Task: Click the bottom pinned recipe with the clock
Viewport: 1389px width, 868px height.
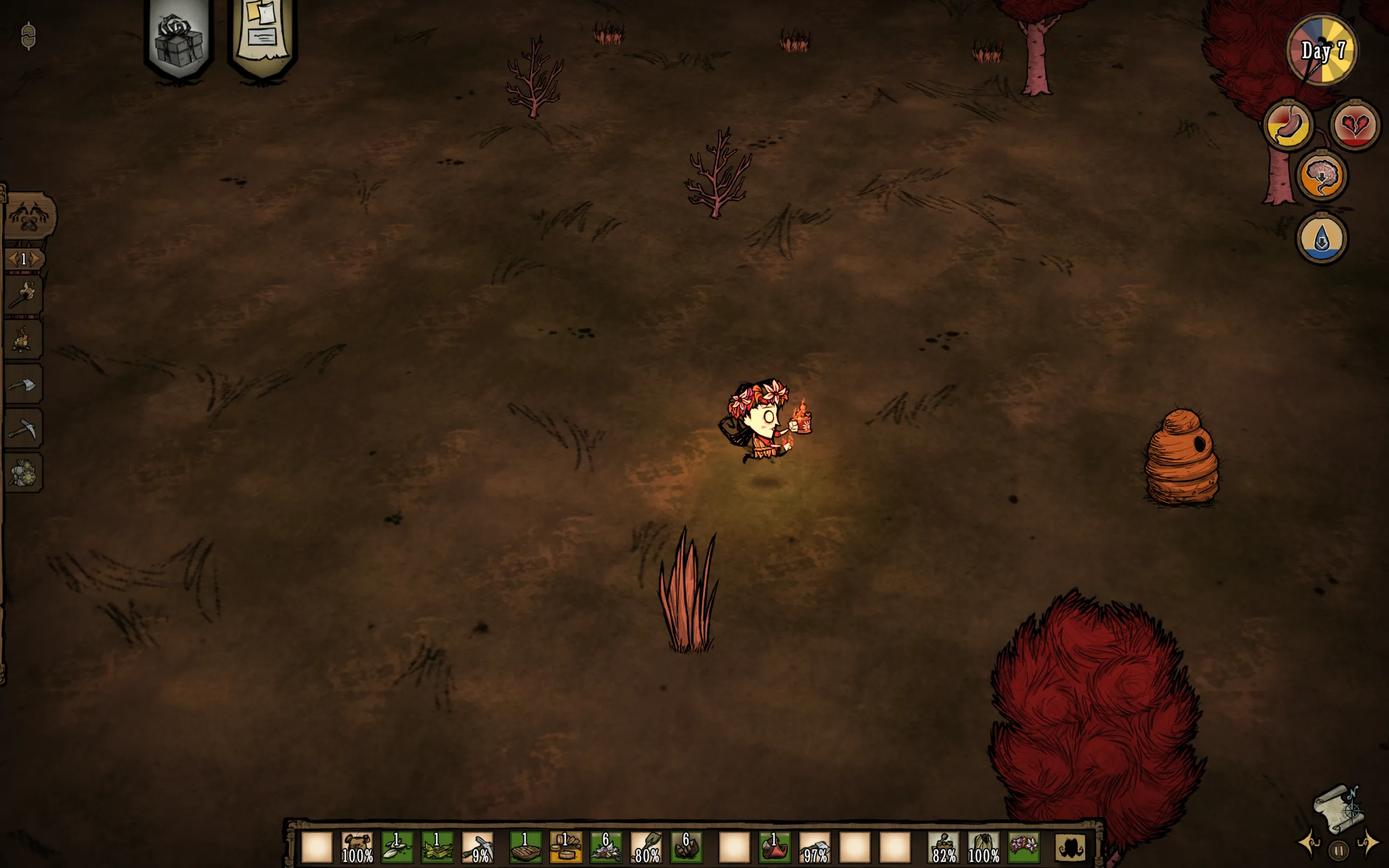Action: pos(23,473)
